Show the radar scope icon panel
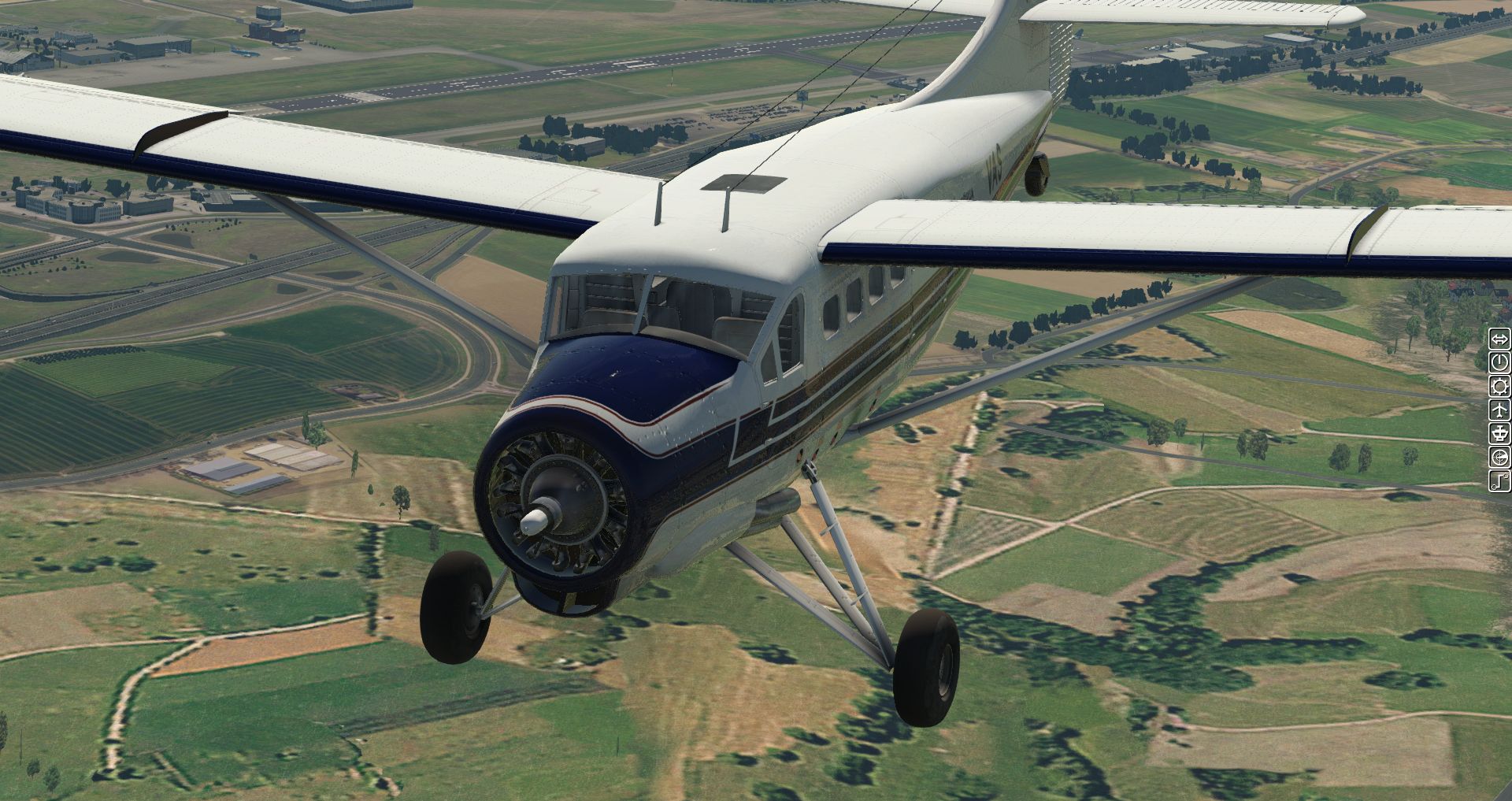Image resolution: width=1512 pixels, height=801 pixels. [x=1499, y=457]
